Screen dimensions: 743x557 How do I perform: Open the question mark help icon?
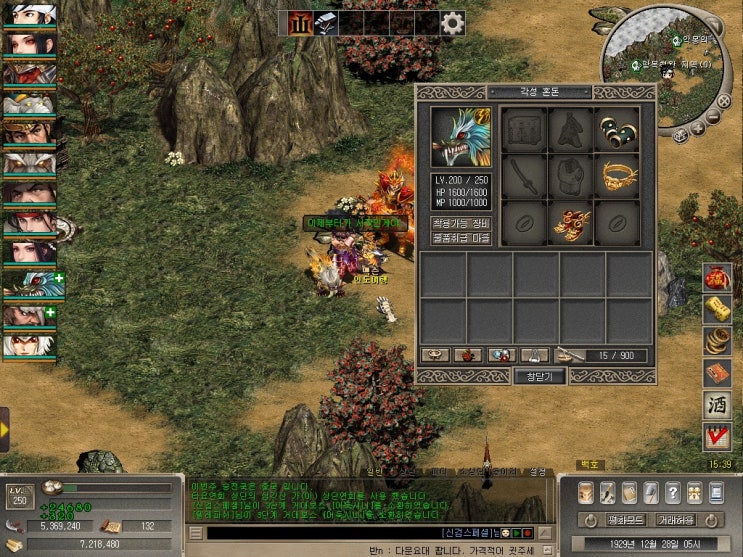tap(671, 493)
